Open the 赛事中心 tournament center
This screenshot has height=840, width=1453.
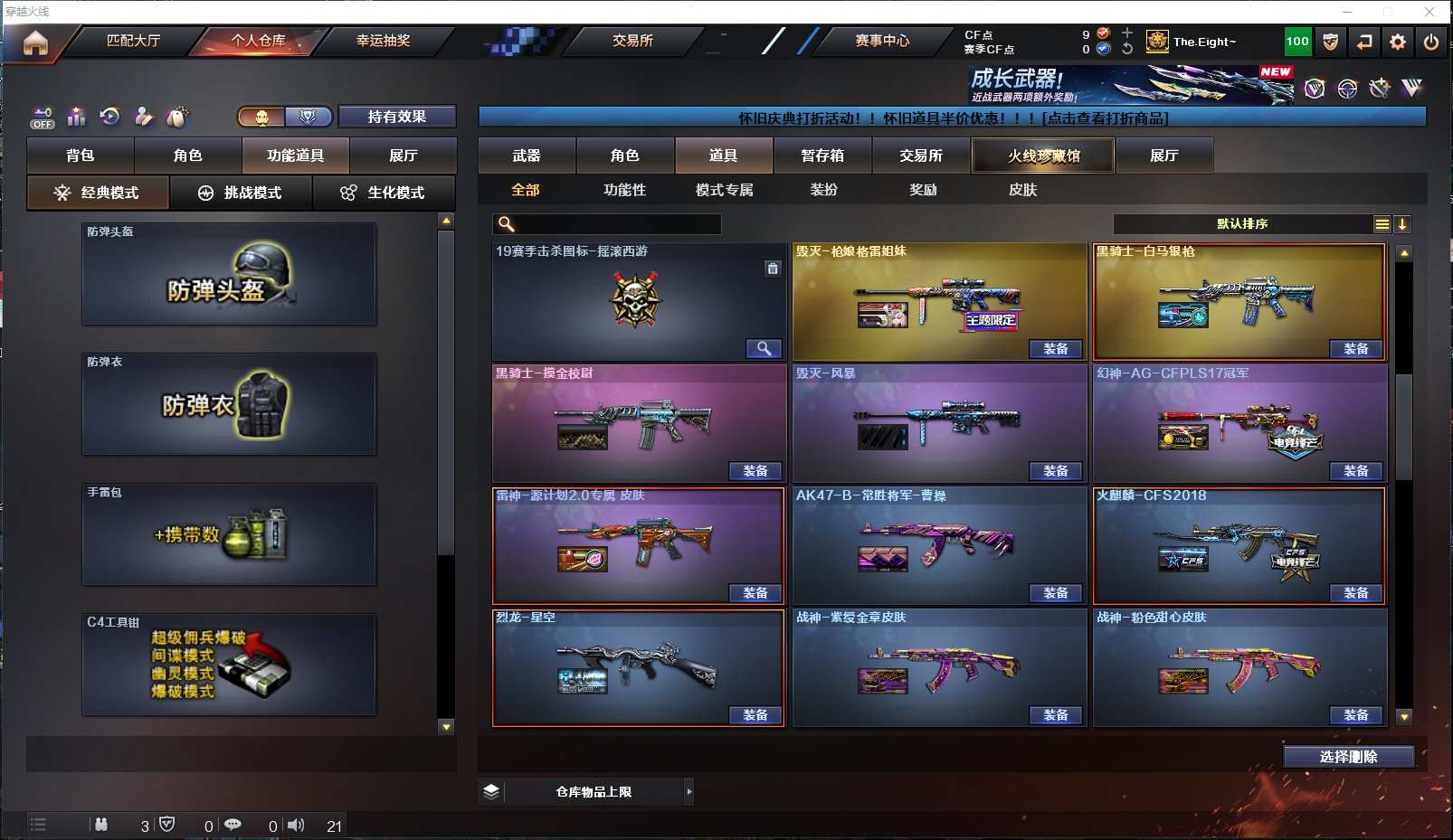coord(882,41)
